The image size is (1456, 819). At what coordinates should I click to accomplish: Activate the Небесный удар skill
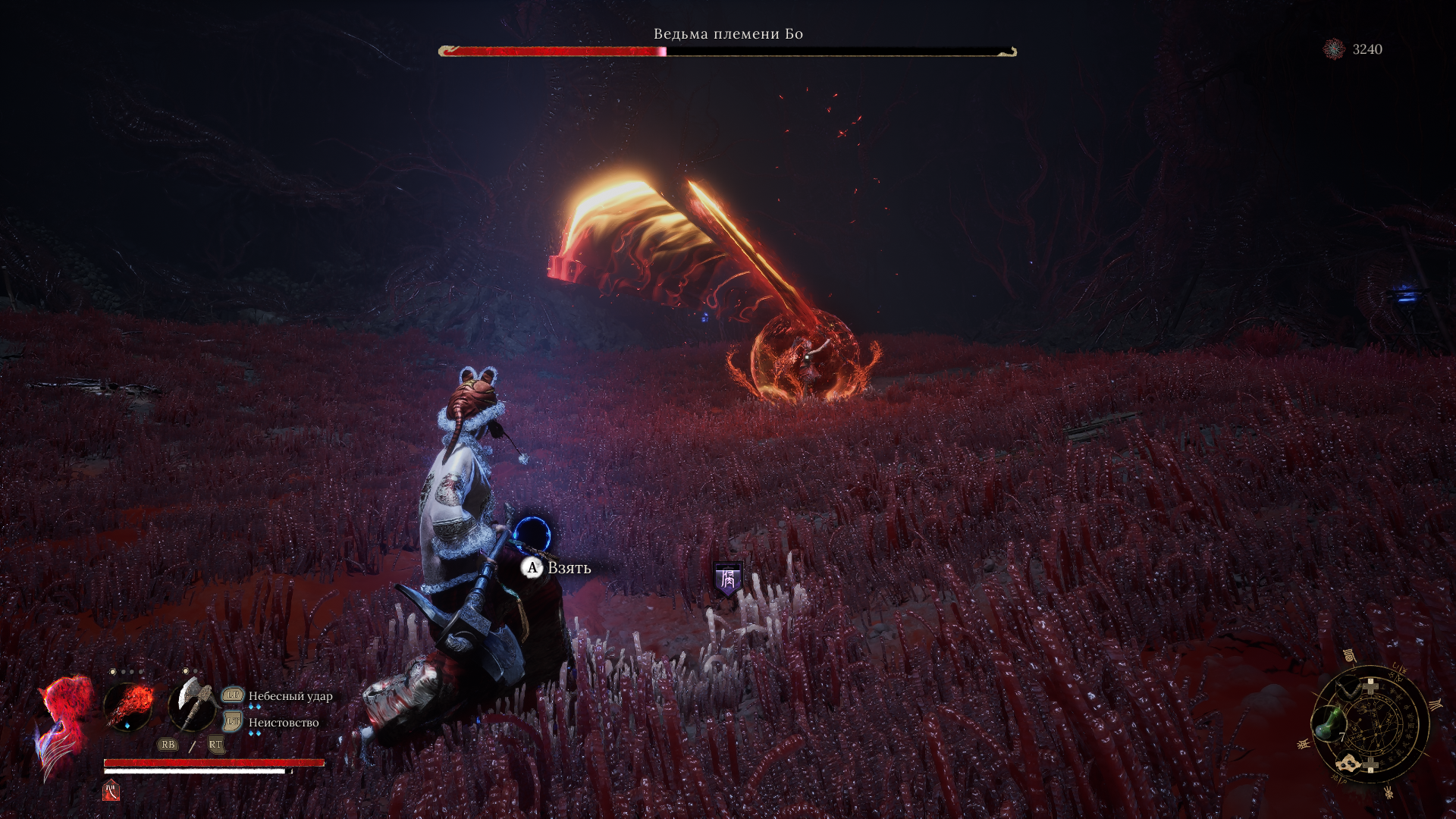pyautogui.click(x=290, y=696)
